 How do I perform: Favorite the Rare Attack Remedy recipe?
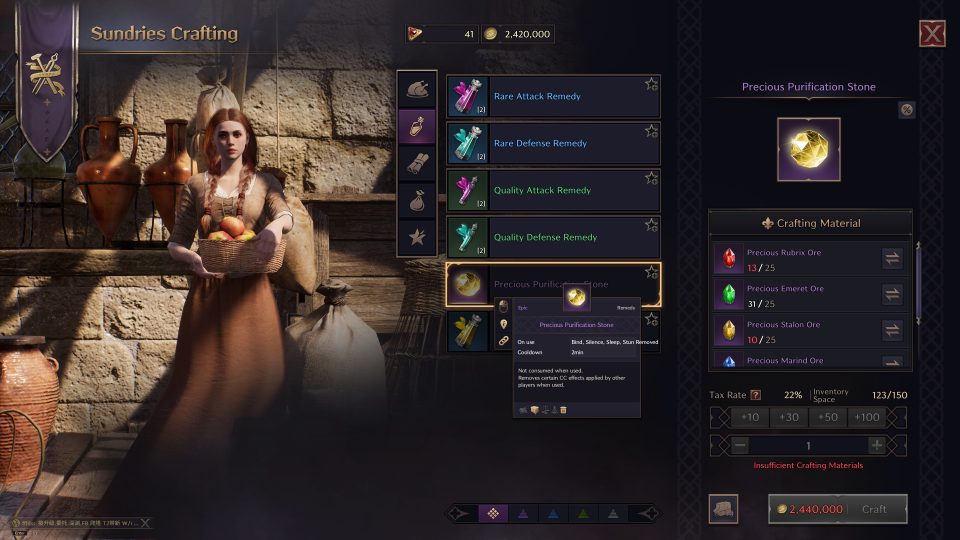coord(651,84)
